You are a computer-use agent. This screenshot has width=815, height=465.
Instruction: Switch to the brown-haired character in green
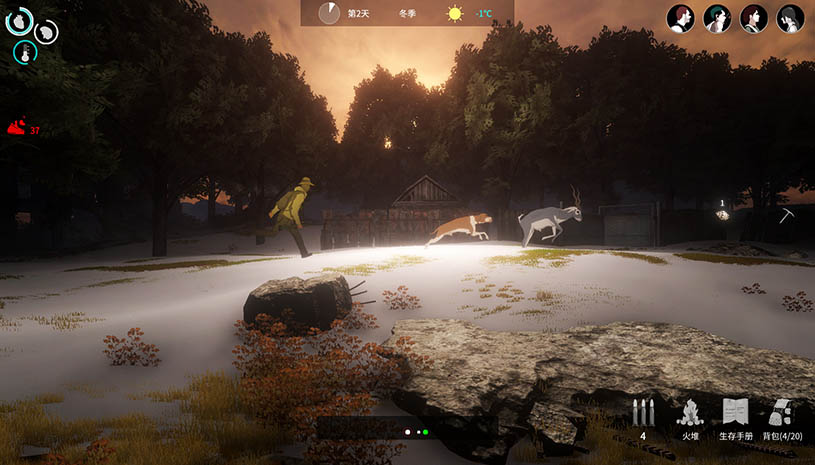pyautogui.click(x=754, y=18)
